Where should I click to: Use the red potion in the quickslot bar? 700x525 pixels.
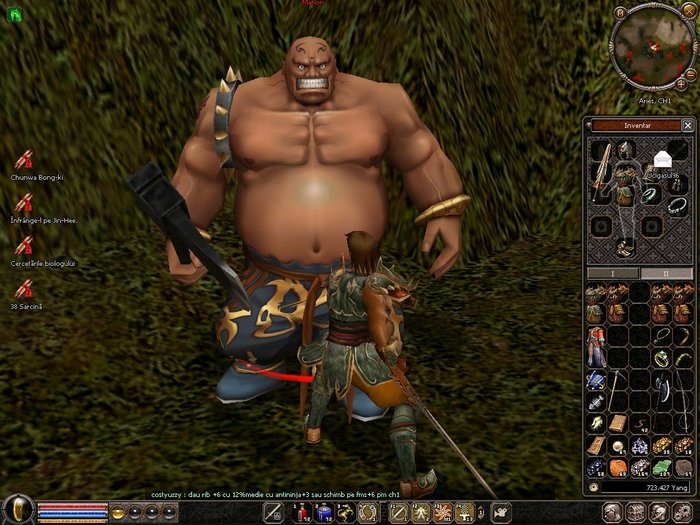[302, 513]
